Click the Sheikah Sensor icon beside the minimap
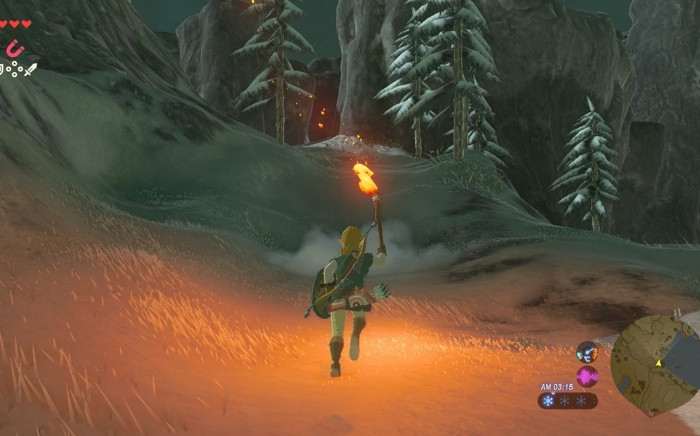This screenshot has width=700, height=436. (x=587, y=352)
